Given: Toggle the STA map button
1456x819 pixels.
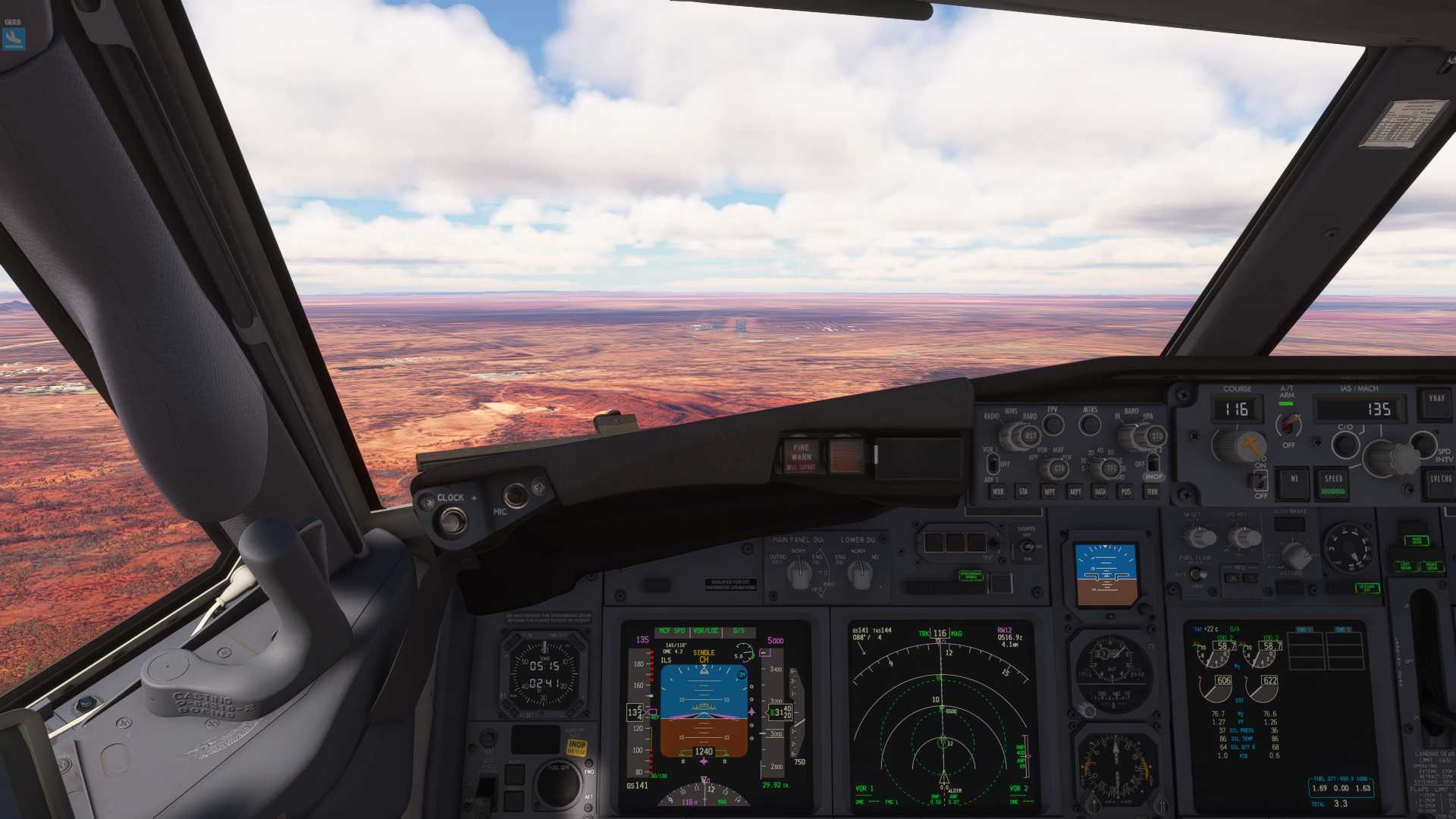Looking at the screenshot, I should 1023,491.
